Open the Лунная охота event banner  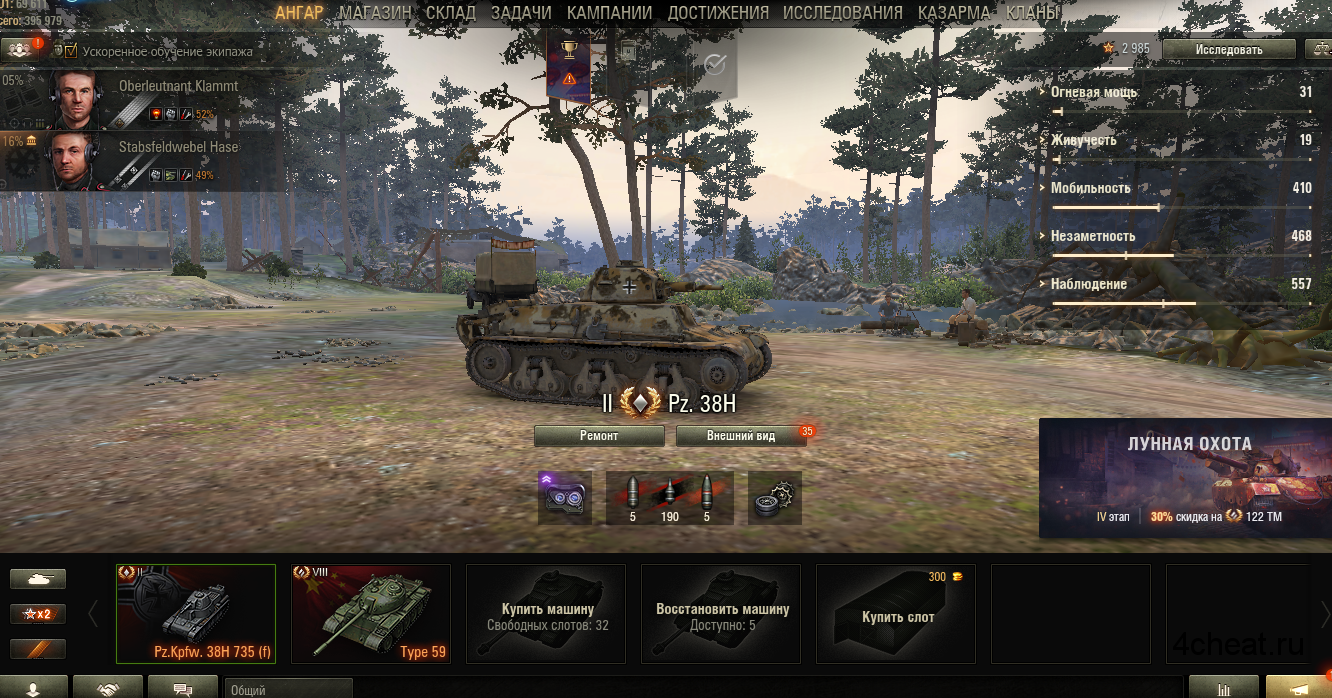pos(1185,478)
